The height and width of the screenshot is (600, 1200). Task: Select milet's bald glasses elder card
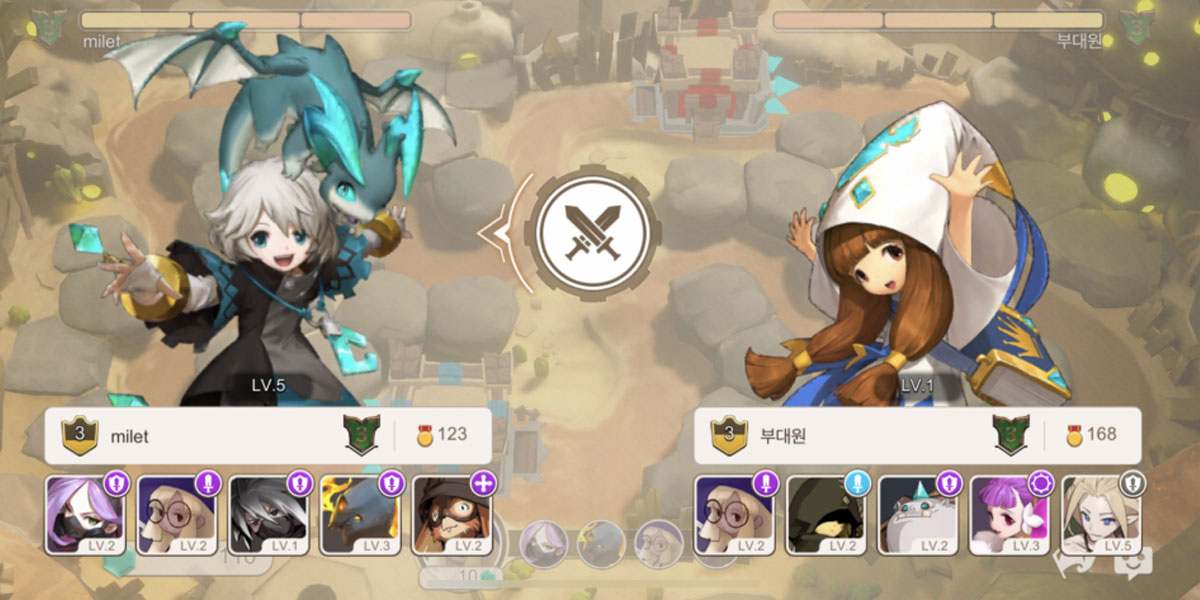point(177,515)
